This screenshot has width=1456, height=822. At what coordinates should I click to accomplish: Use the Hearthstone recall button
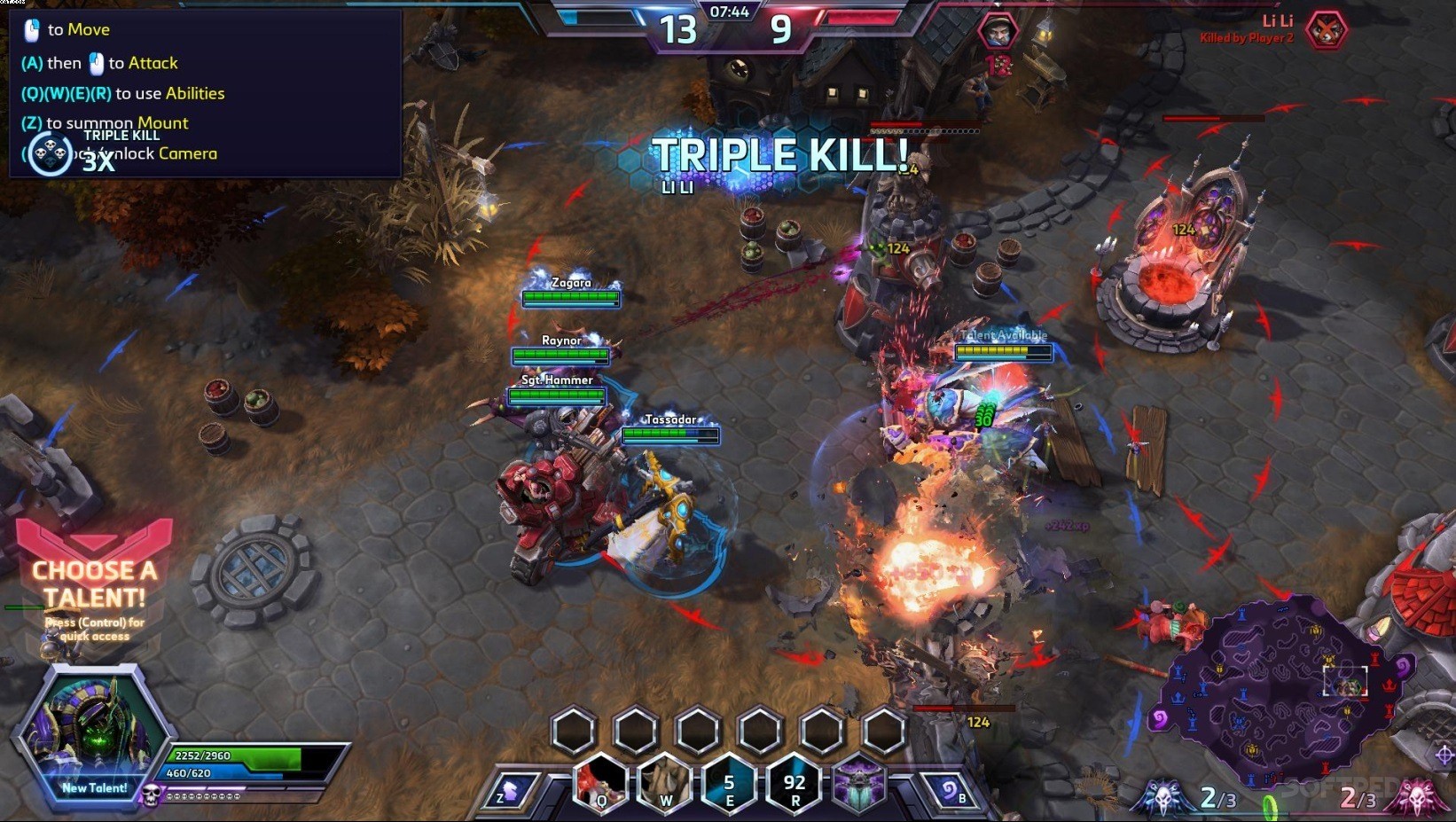[x=951, y=789]
